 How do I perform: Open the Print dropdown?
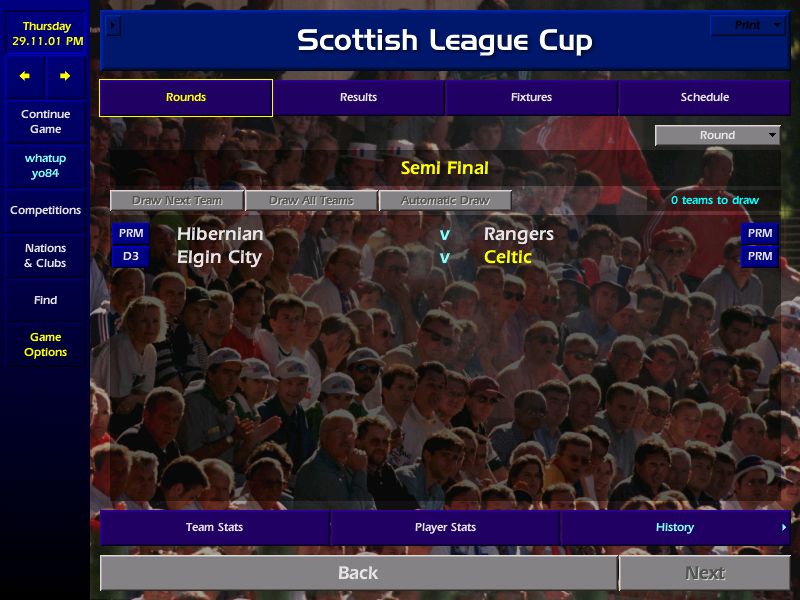(748, 25)
